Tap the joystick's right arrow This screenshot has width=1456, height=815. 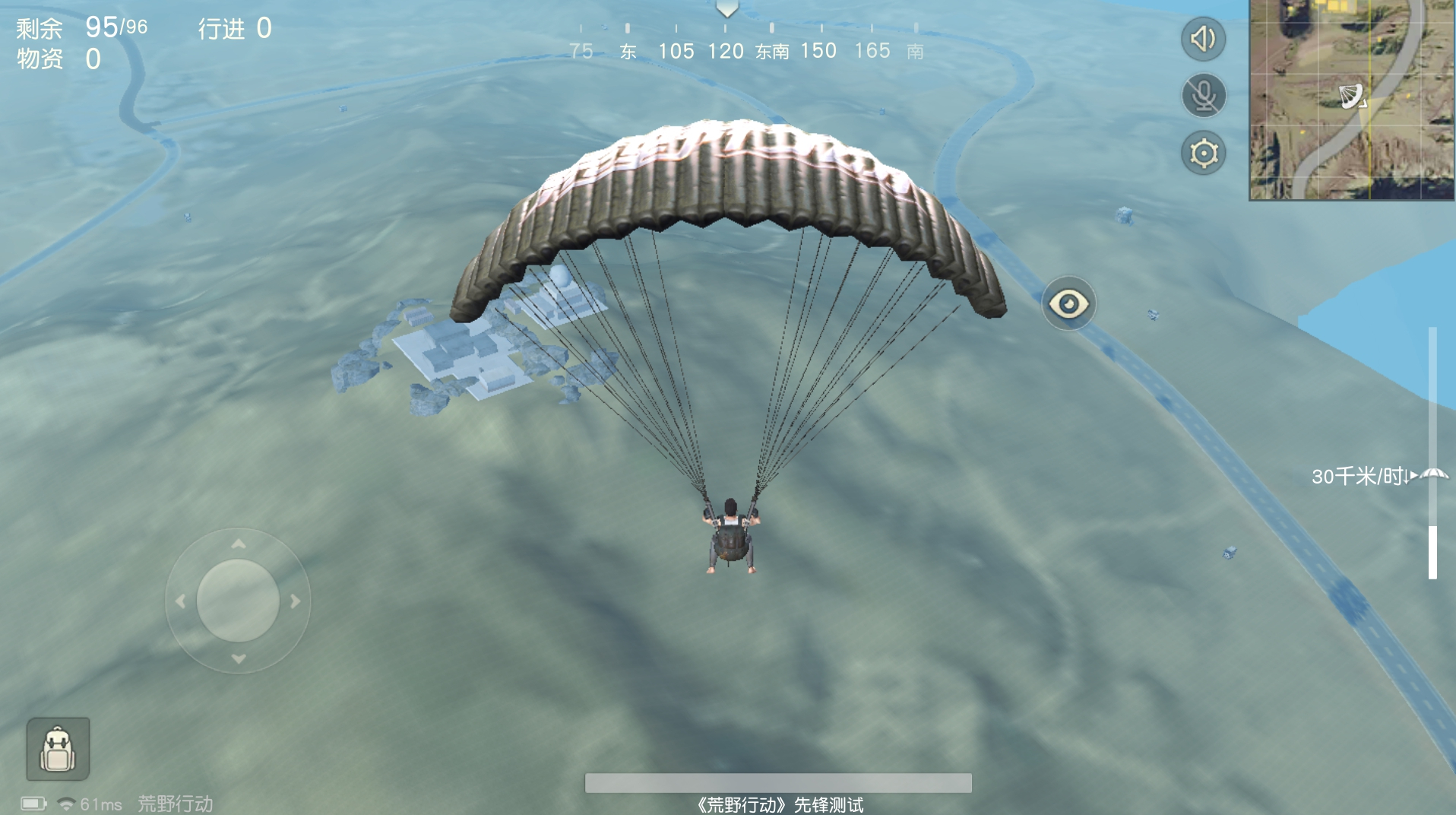(296, 601)
